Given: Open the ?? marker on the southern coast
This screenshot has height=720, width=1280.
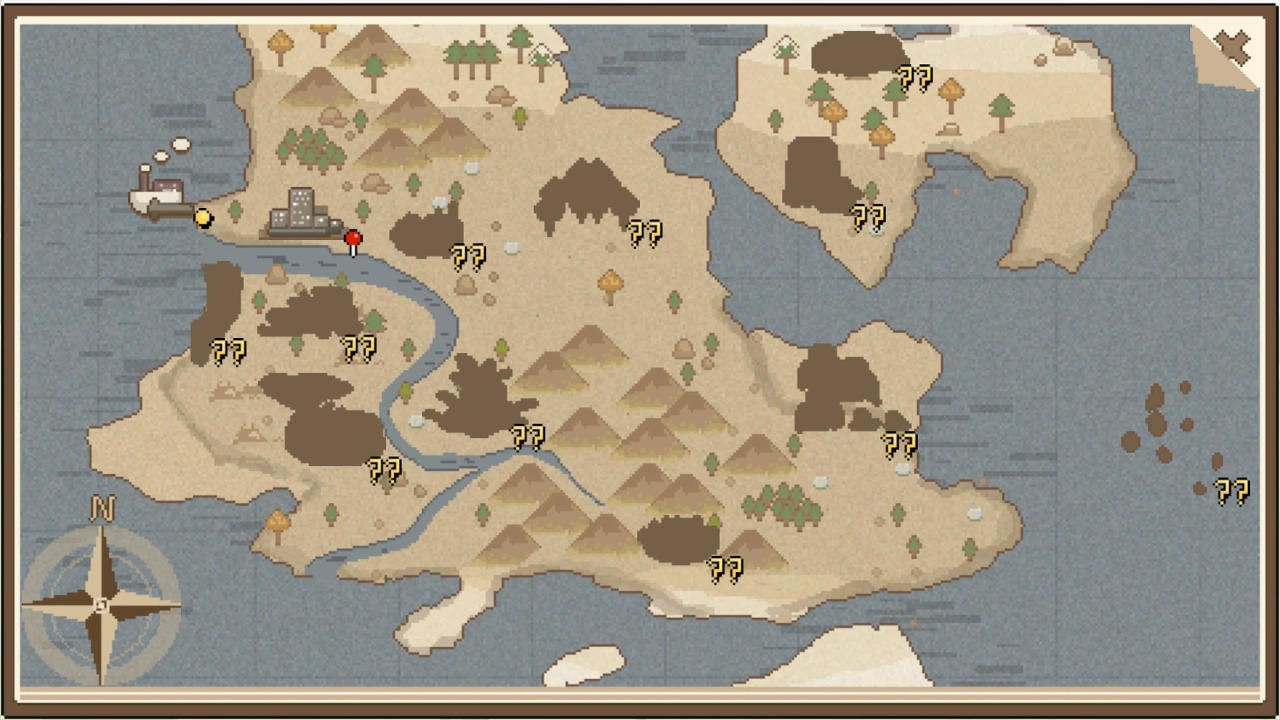Looking at the screenshot, I should click(x=725, y=570).
